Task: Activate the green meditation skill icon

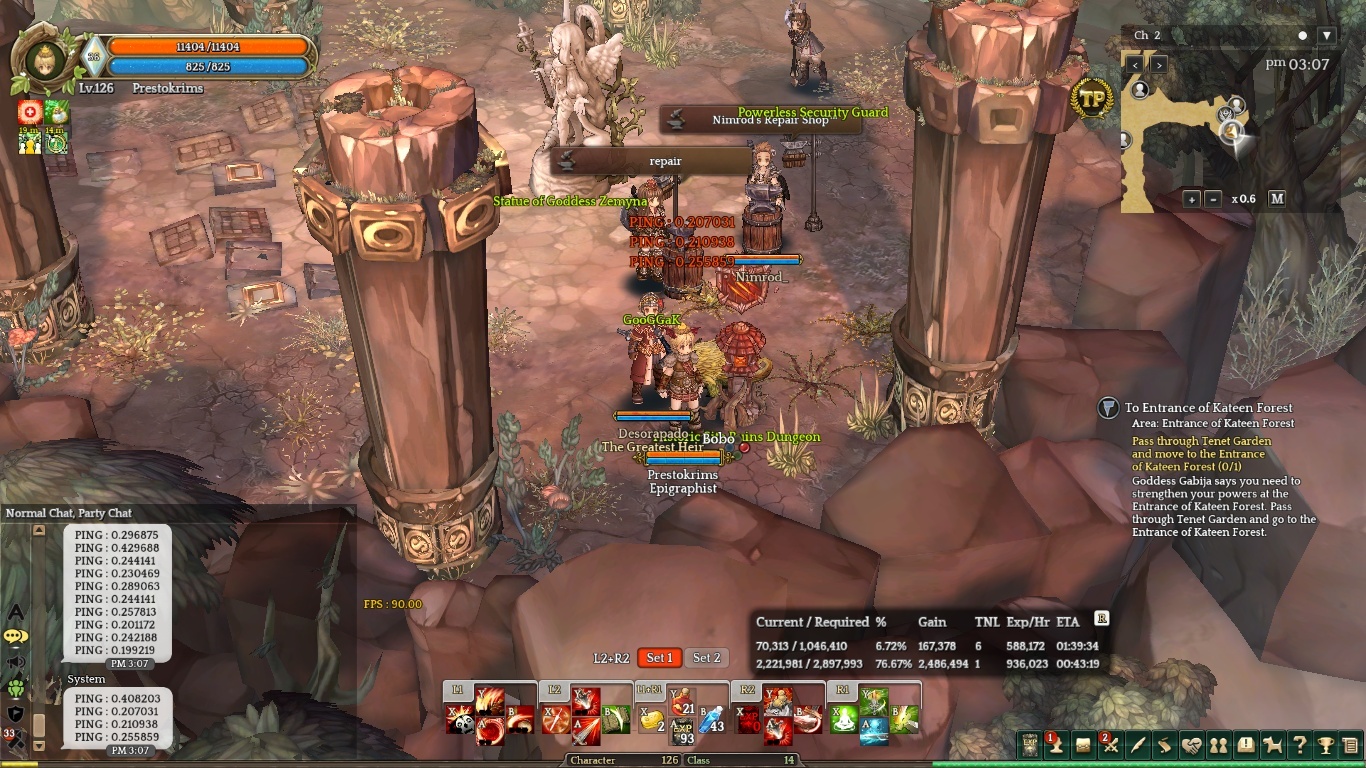Action: point(844,720)
